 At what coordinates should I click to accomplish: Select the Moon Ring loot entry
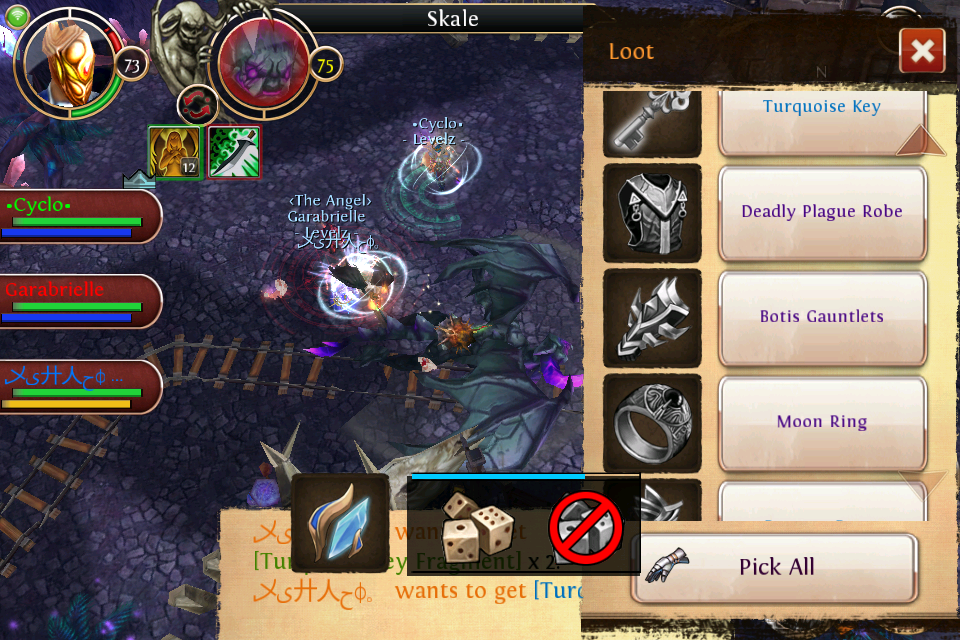click(x=822, y=422)
